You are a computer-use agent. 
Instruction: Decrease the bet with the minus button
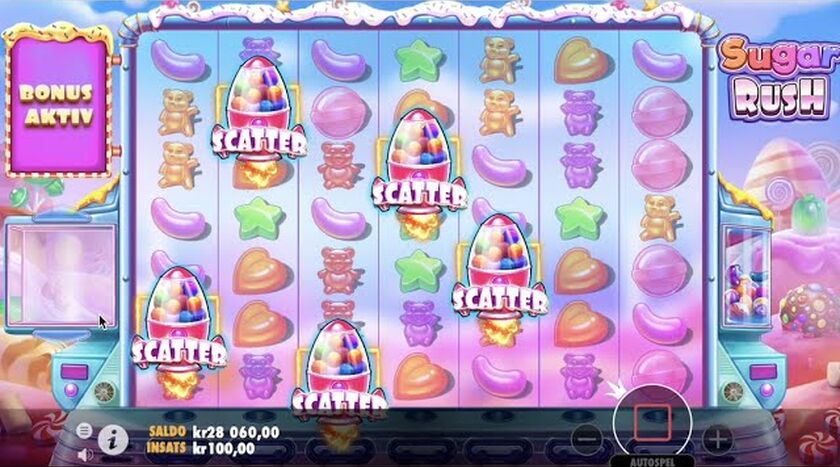point(588,438)
